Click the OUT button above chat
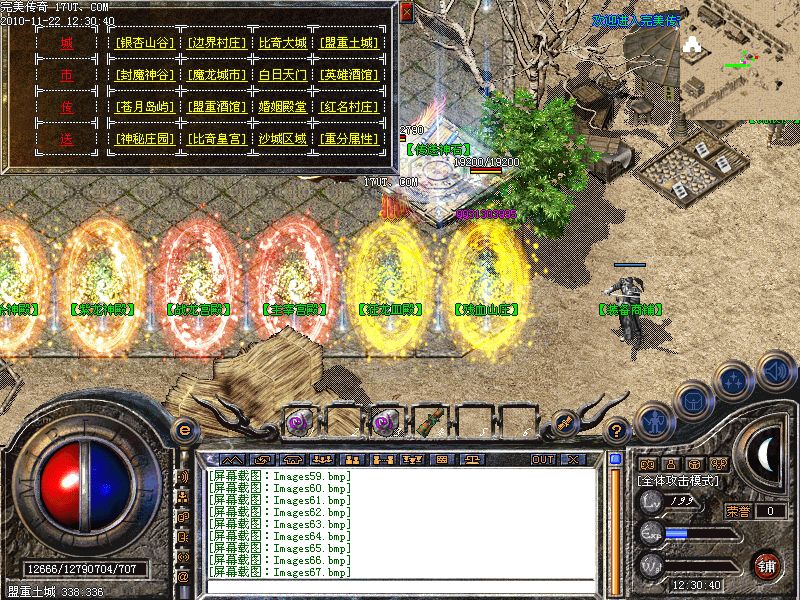The height and width of the screenshot is (600, 800). coord(542,459)
